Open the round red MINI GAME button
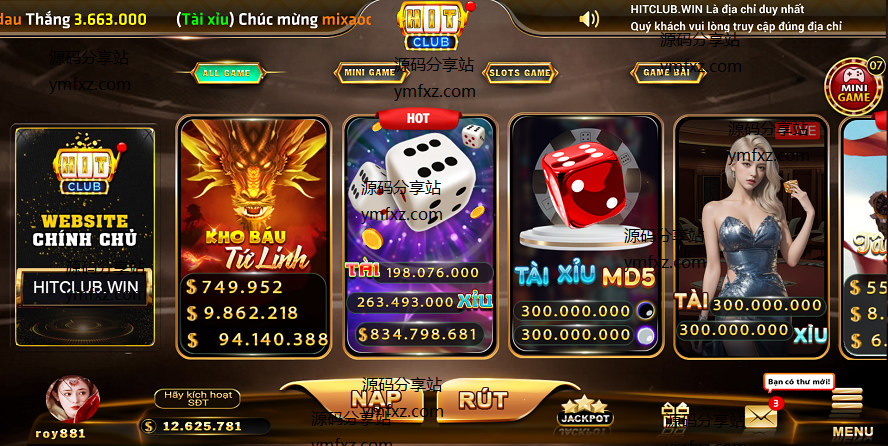888x446 pixels. (x=853, y=87)
